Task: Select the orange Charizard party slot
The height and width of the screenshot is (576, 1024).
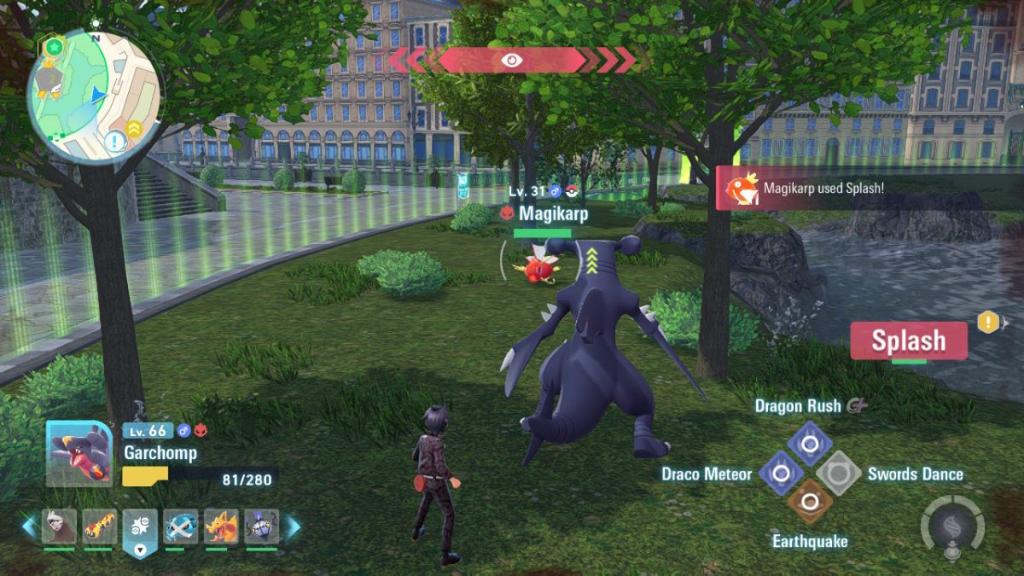Action: (221, 526)
